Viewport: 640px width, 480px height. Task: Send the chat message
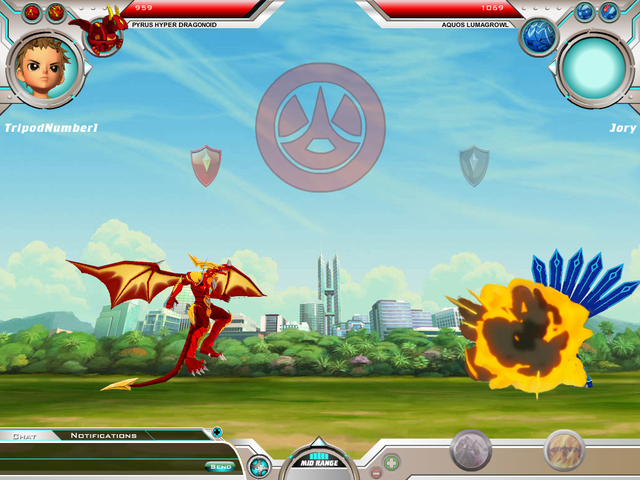coord(221,466)
